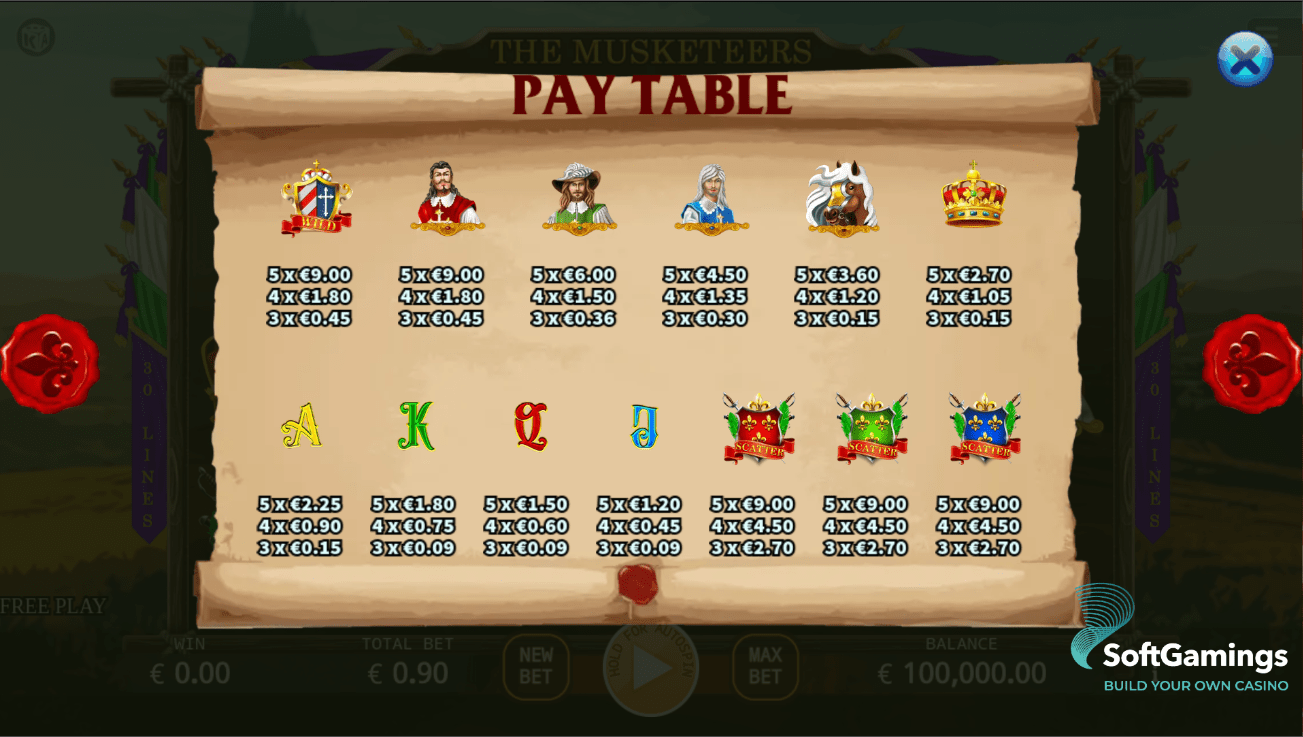Open the SoftGamings logo link
This screenshot has height=737, width=1303.
click(1180, 642)
